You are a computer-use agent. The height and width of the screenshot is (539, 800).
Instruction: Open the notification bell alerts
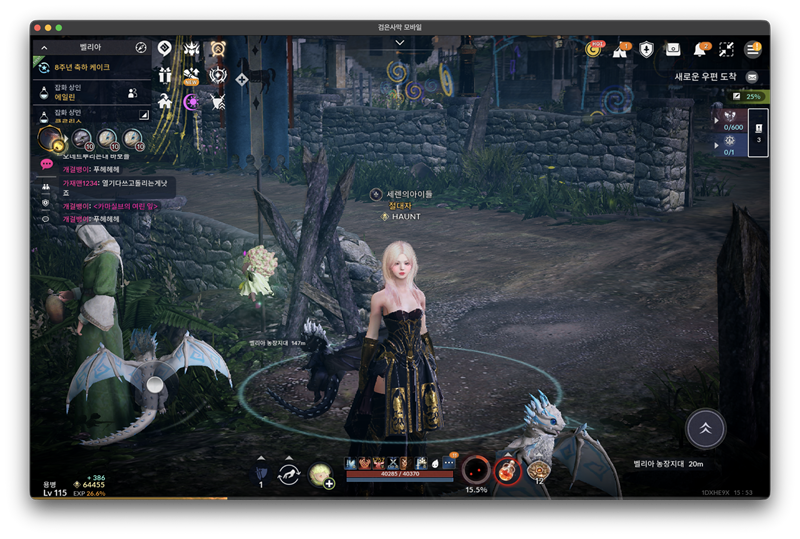point(700,49)
